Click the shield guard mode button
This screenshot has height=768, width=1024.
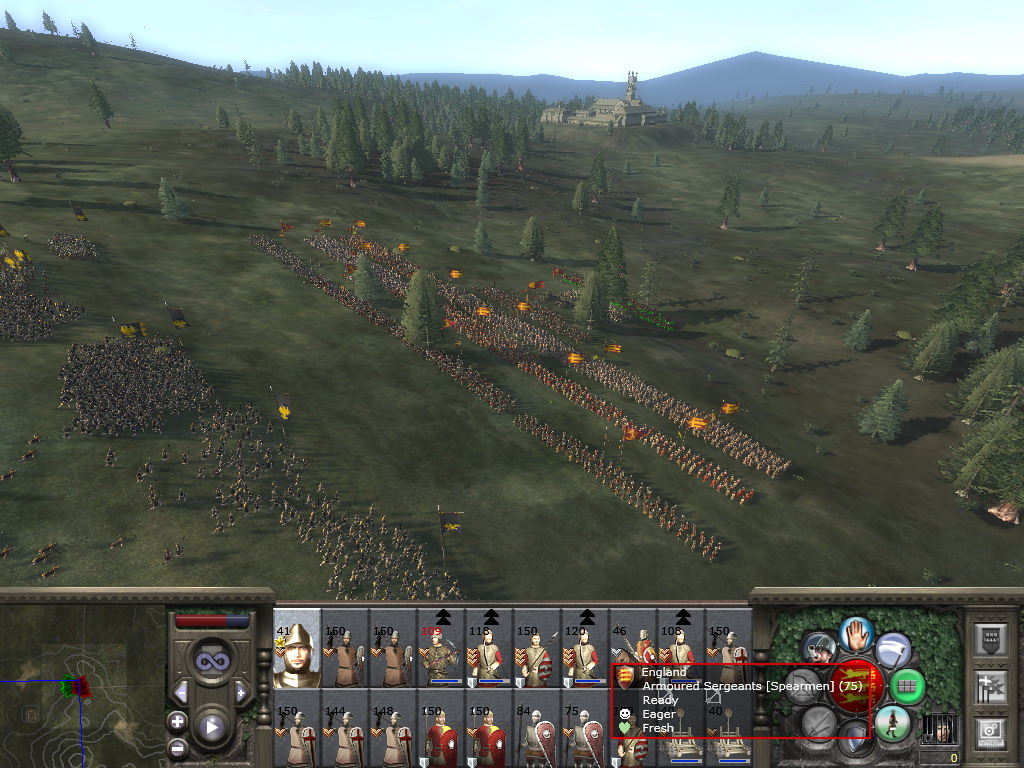point(854,740)
